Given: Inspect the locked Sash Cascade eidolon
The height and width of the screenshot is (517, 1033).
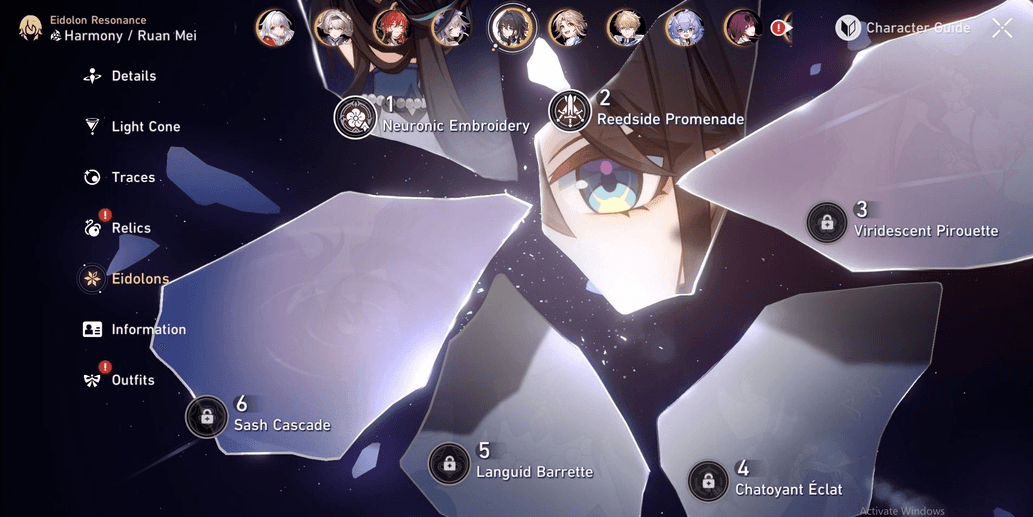Looking at the screenshot, I should tap(207, 416).
